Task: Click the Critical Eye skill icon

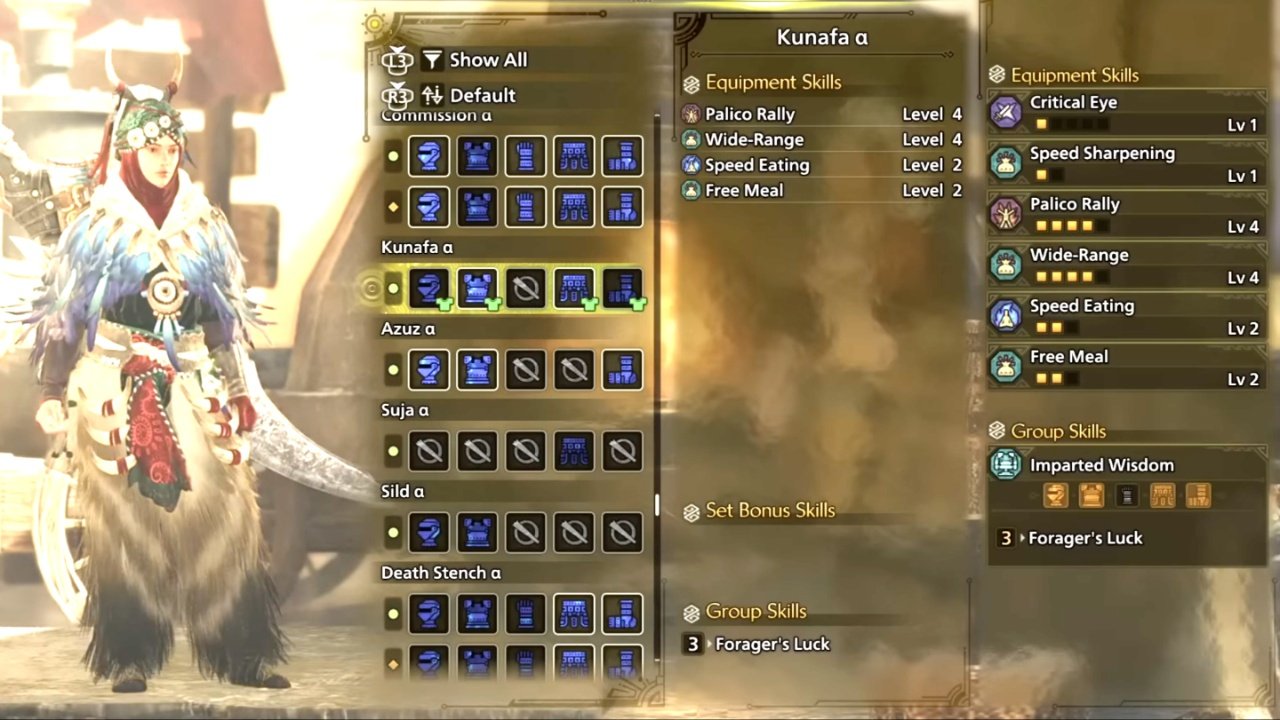Action: (1005, 112)
